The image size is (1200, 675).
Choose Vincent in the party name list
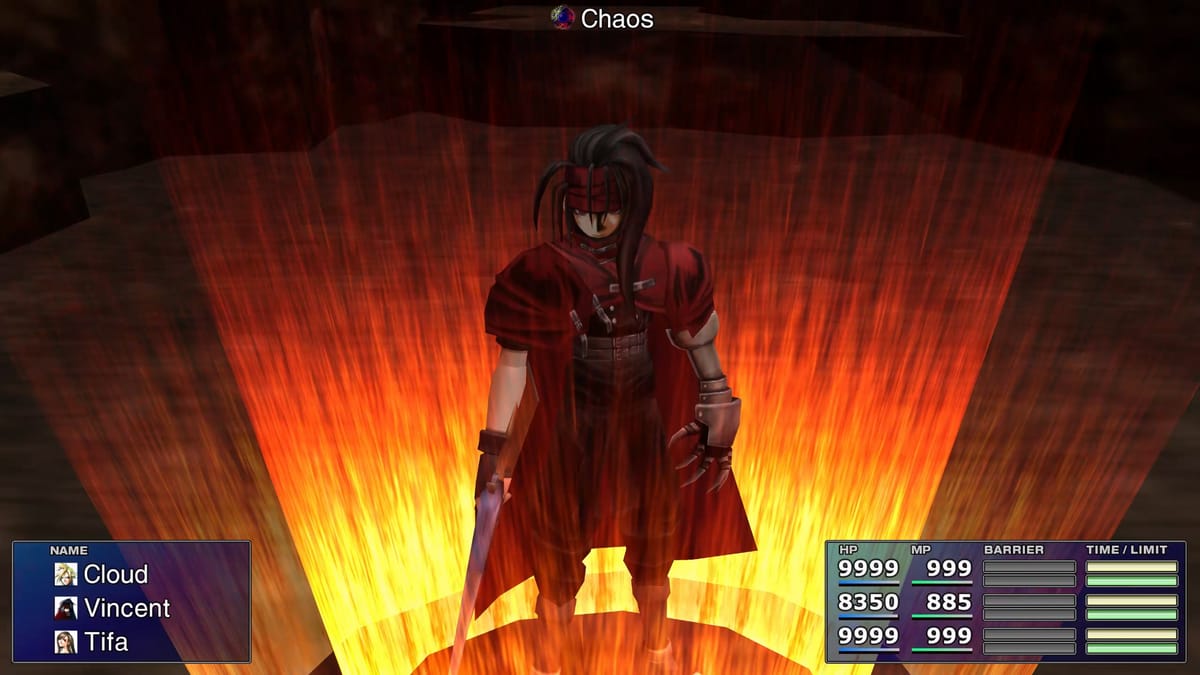click(x=126, y=608)
